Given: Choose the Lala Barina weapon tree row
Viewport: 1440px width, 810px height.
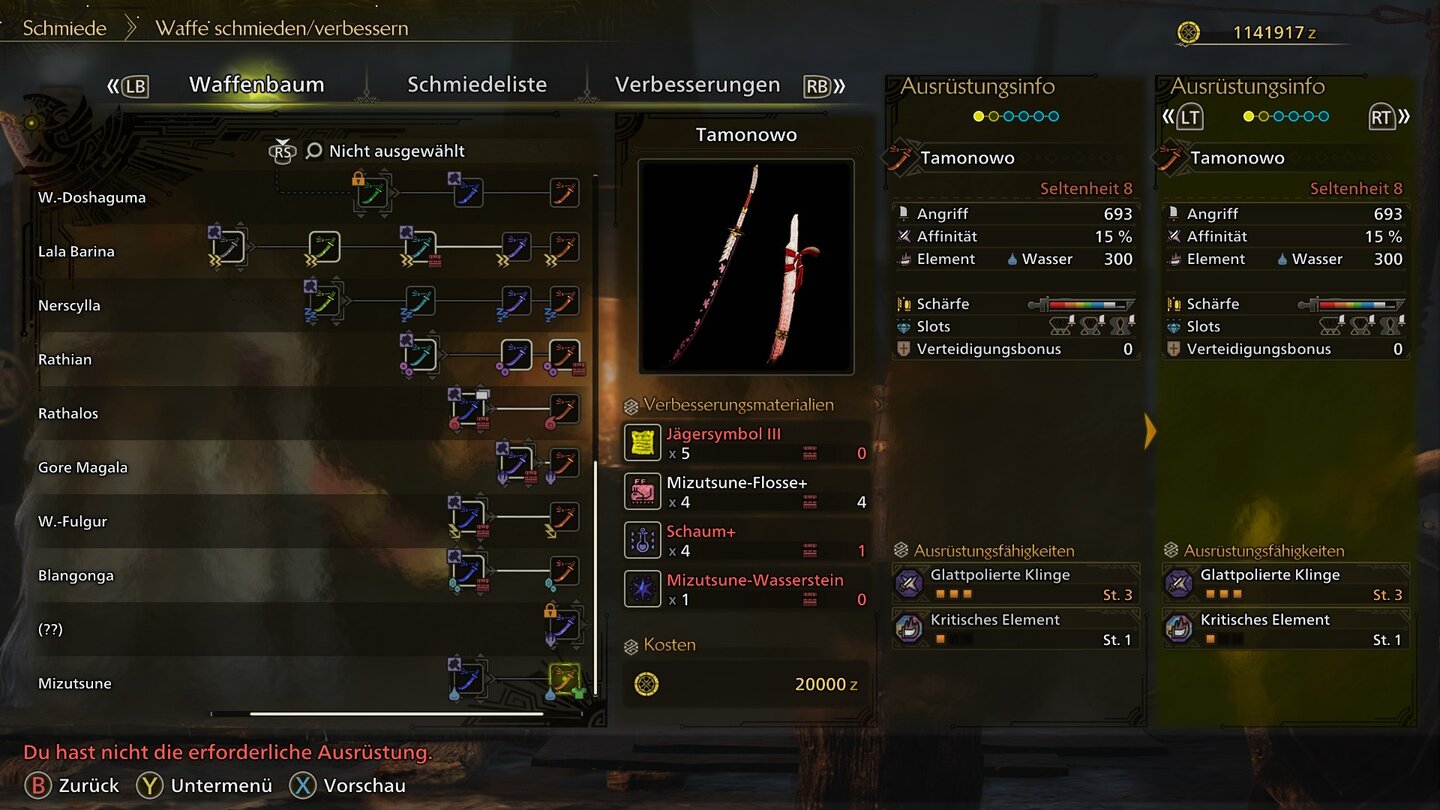Looking at the screenshot, I should (x=76, y=251).
